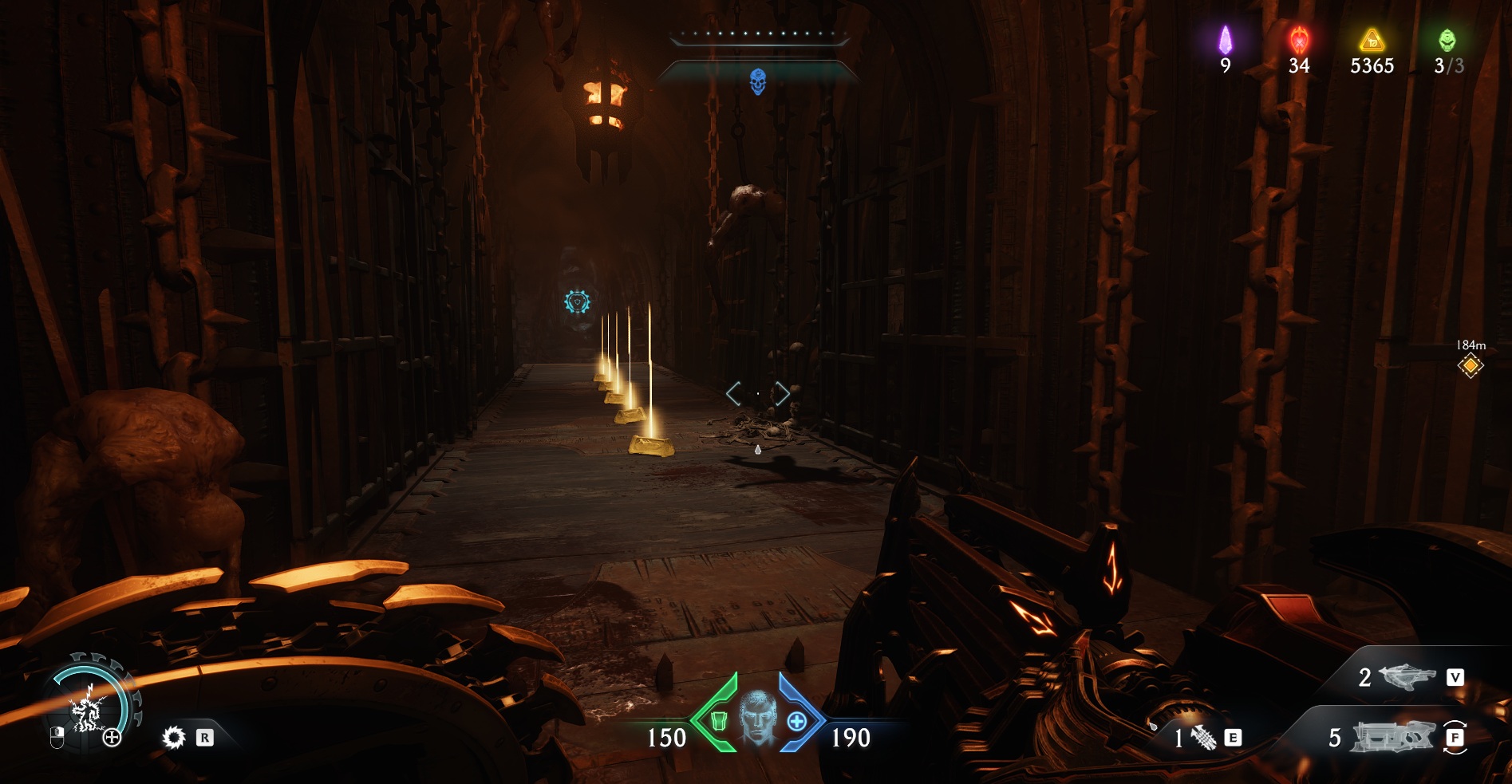The image size is (1512, 784).
Task: Select the shield saw rune icon
Action: click(173, 738)
